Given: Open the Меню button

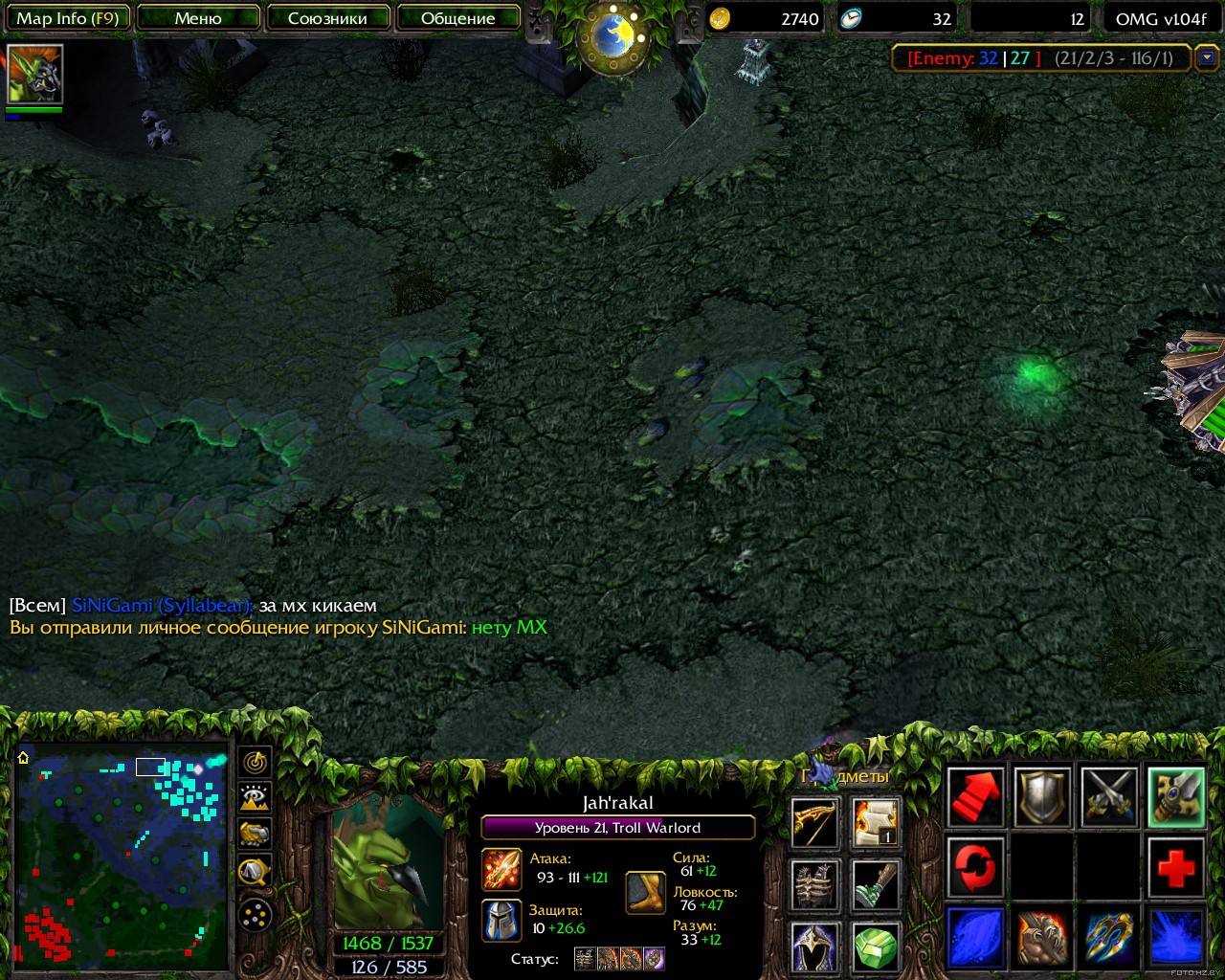Looking at the screenshot, I should coord(198,18).
